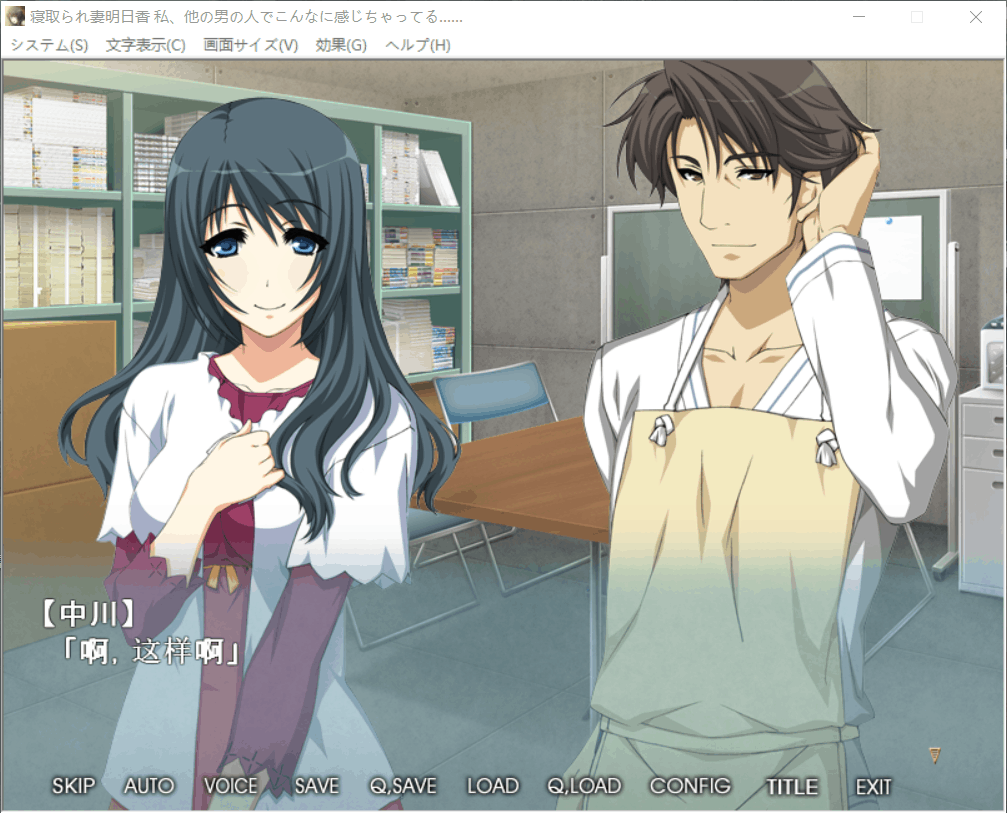Open the ヘルプ(H) menu

[x=417, y=45]
